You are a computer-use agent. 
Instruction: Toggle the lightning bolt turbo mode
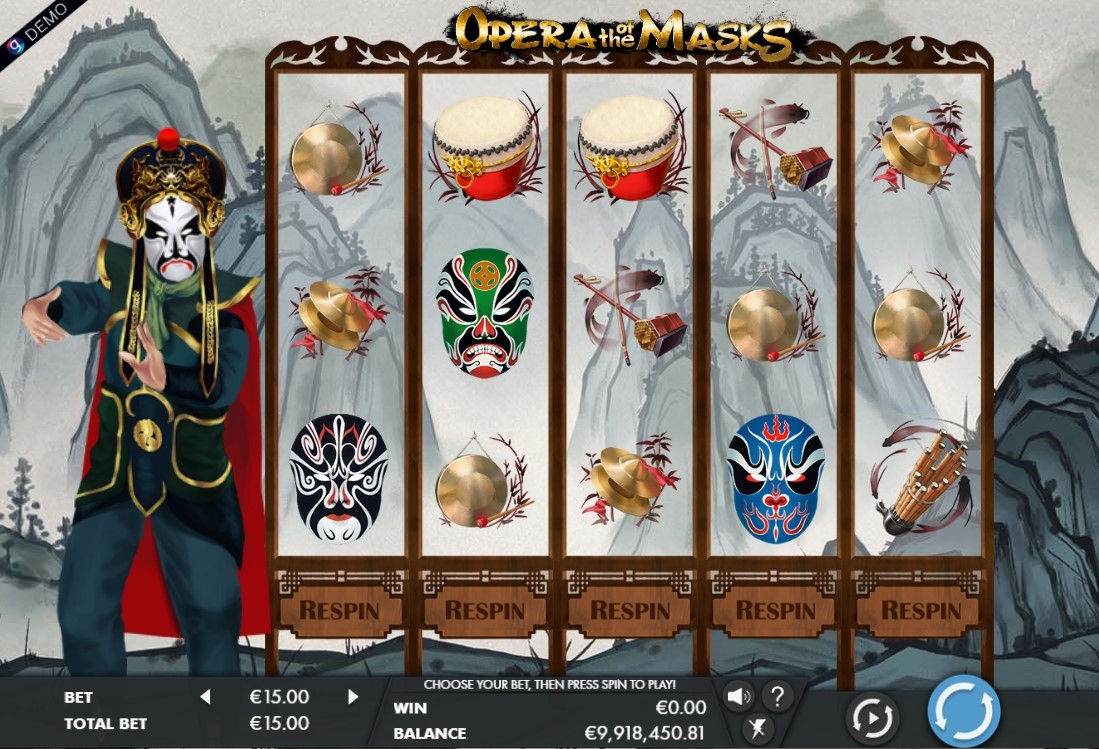[x=758, y=729]
